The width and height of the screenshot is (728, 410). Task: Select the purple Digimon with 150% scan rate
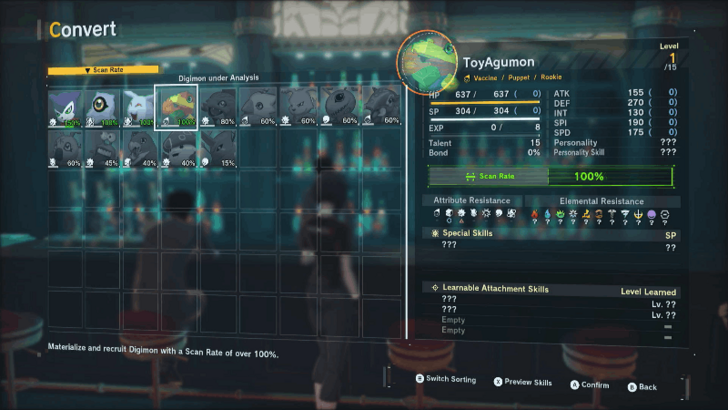(67, 106)
